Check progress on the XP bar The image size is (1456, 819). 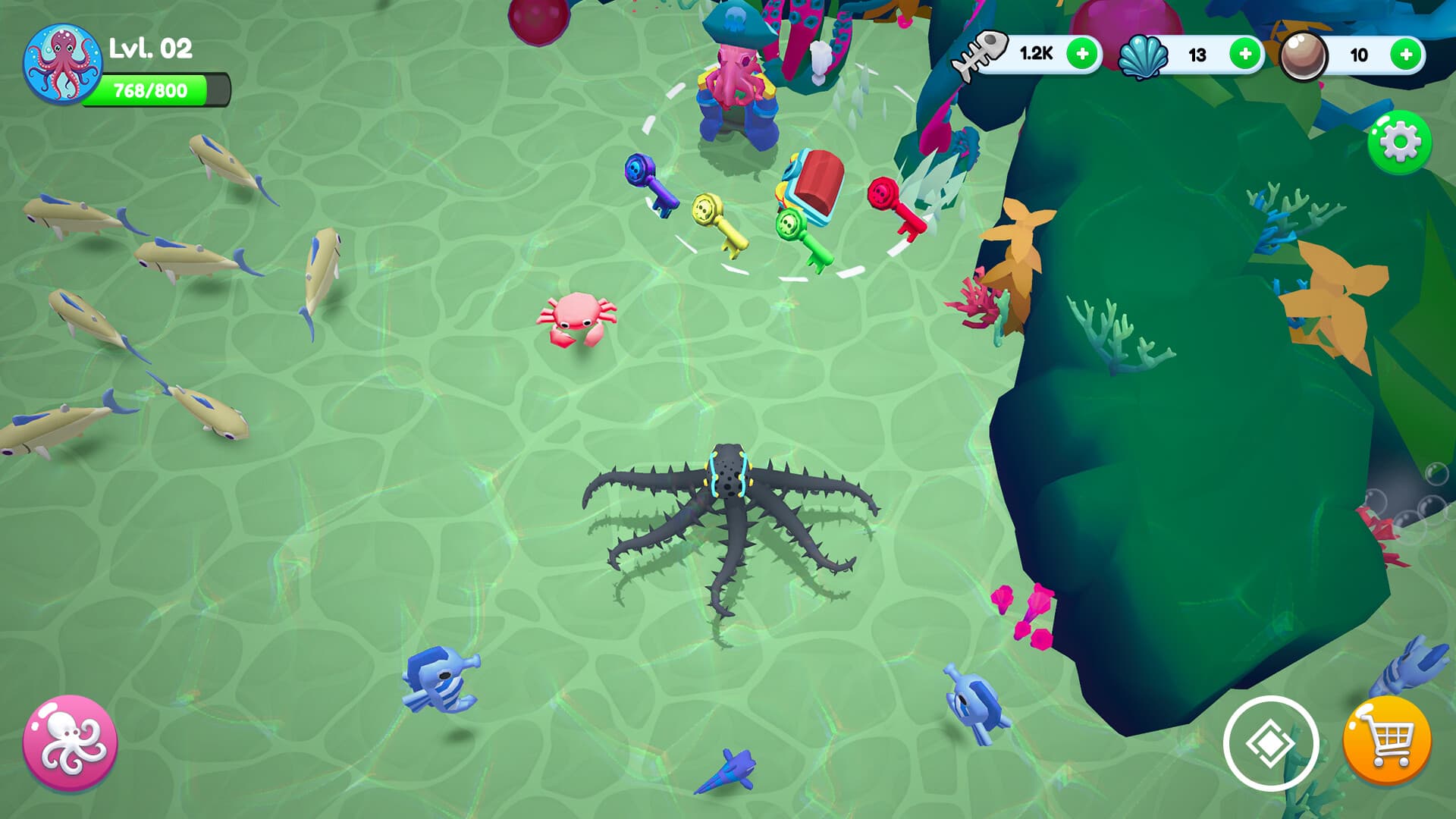[x=159, y=89]
